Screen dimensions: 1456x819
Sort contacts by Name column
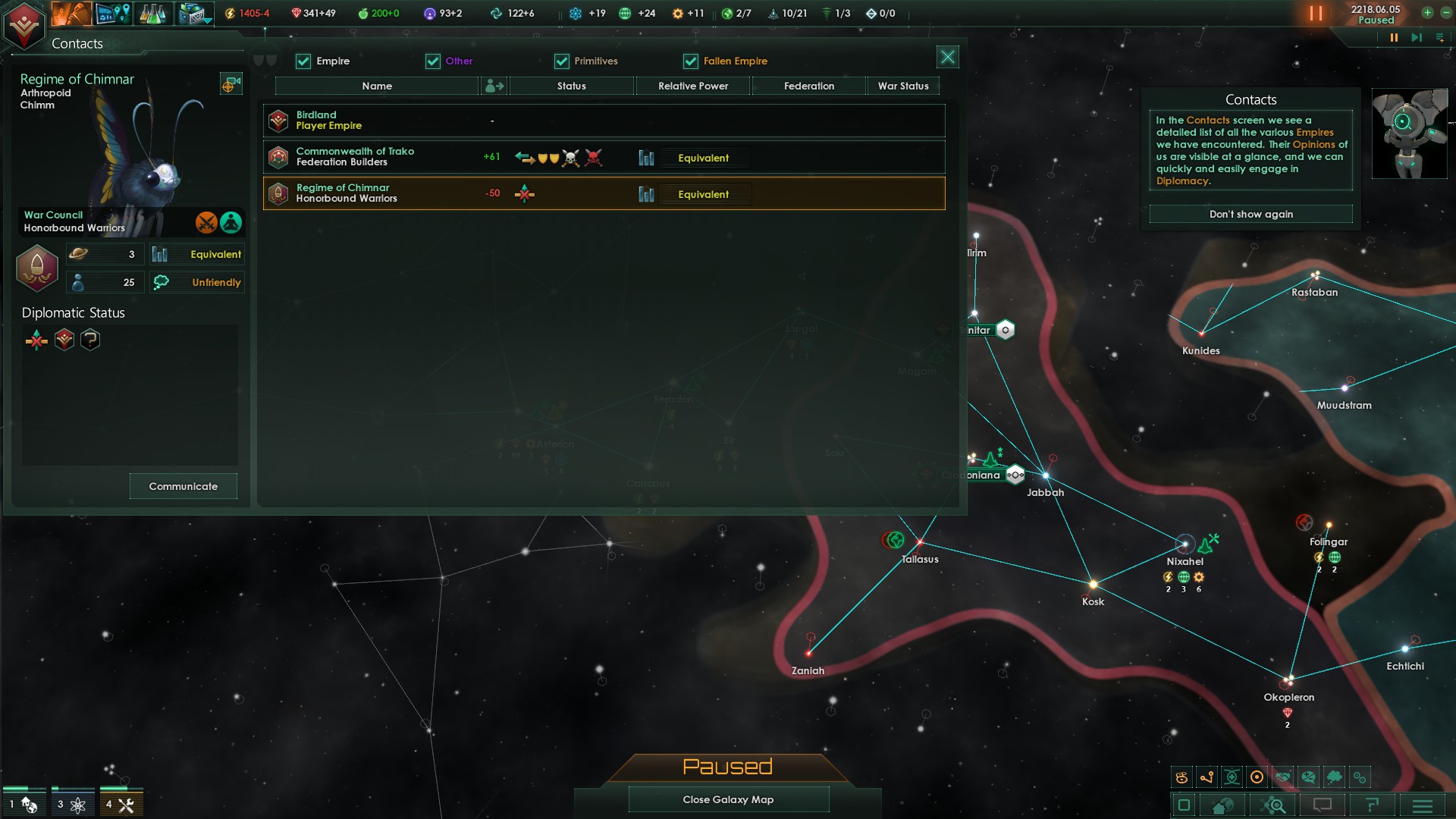point(377,86)
